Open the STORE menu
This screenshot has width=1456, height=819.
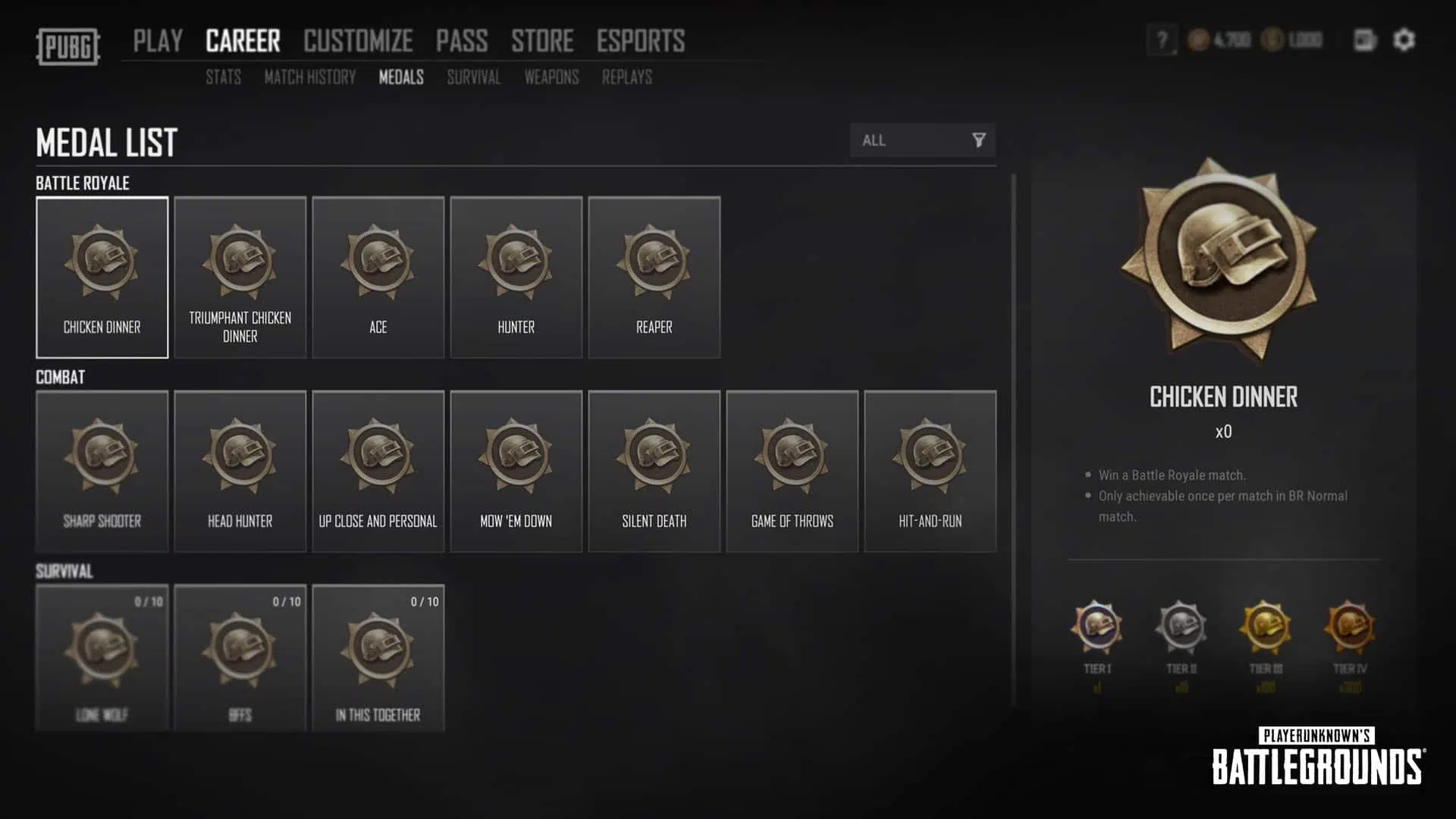(543, 41)
